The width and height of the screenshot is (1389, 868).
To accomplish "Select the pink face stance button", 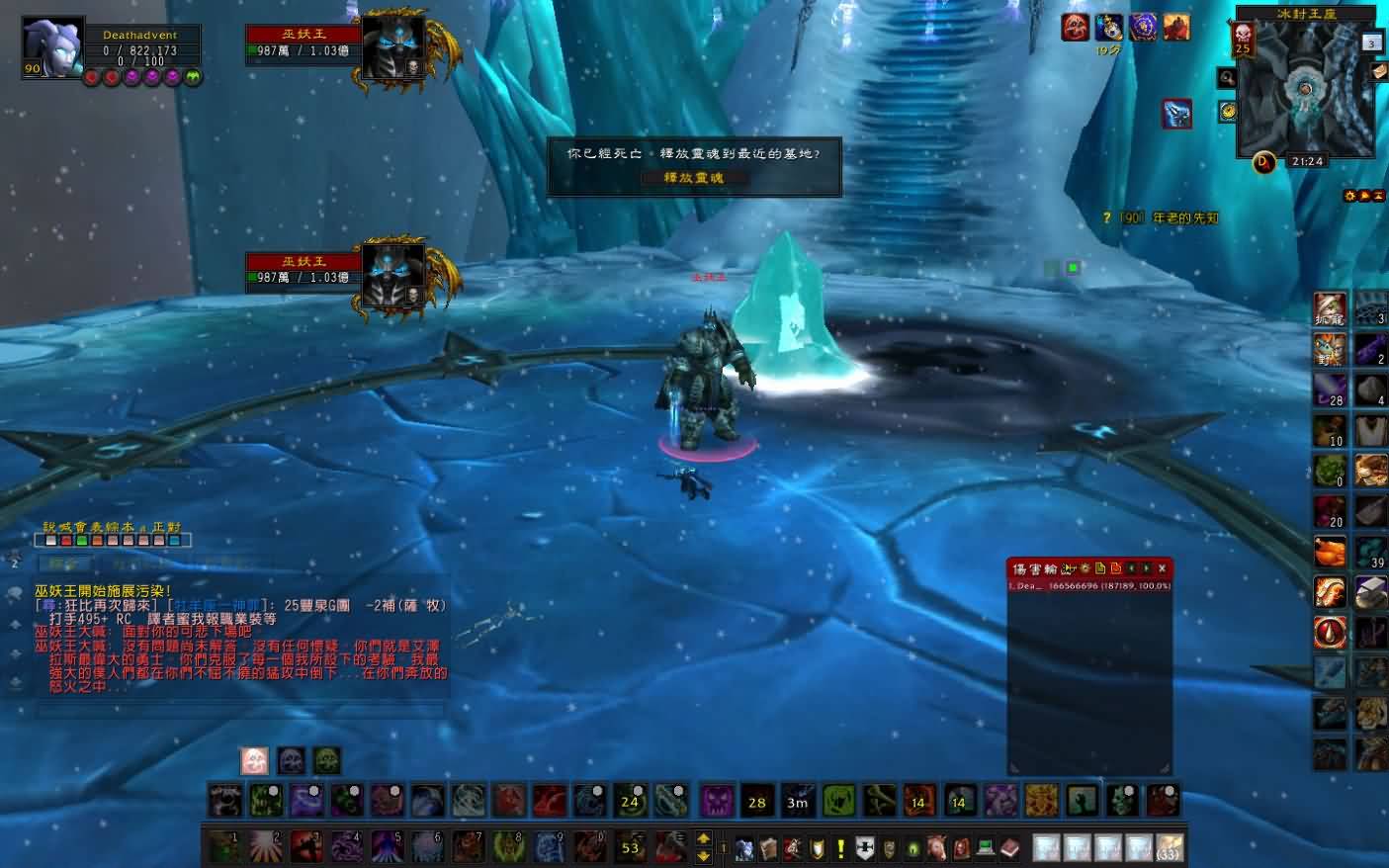I will 254,760.
